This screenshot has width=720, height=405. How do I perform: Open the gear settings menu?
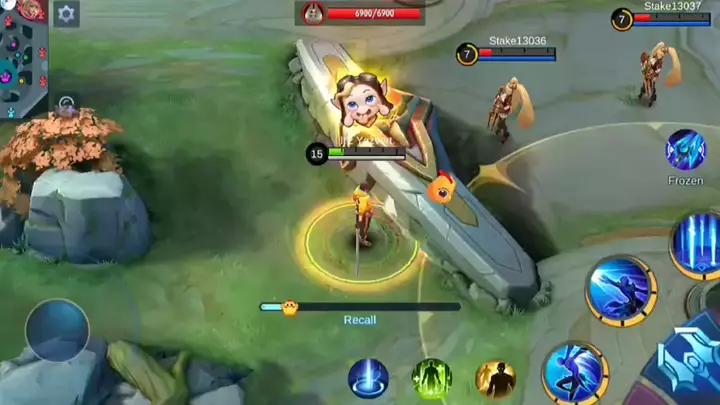[67, 14]
